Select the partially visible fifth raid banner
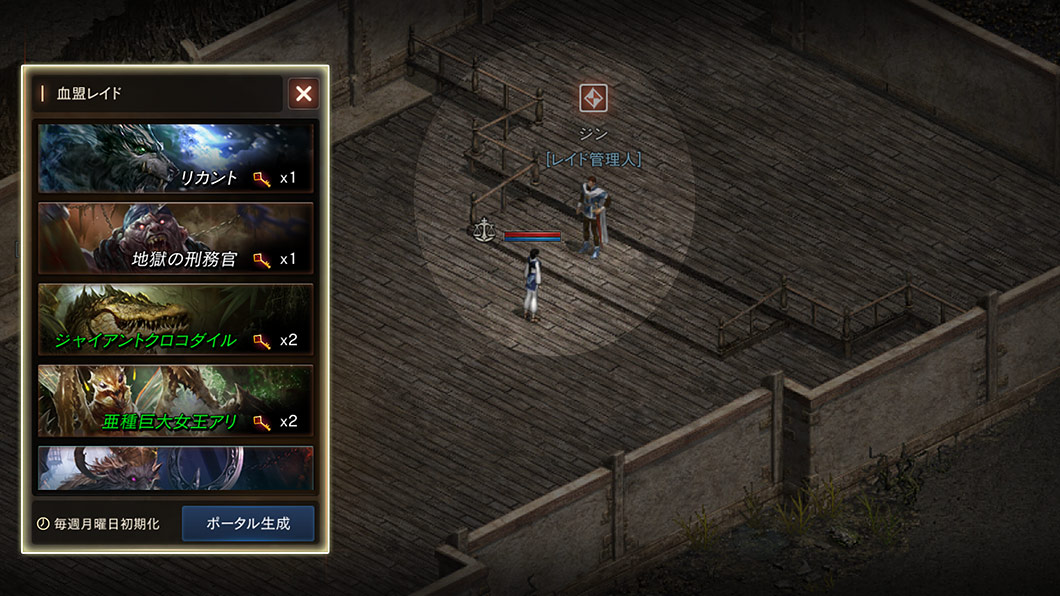This screenshot has width=1060, height=596. (175, 468)
